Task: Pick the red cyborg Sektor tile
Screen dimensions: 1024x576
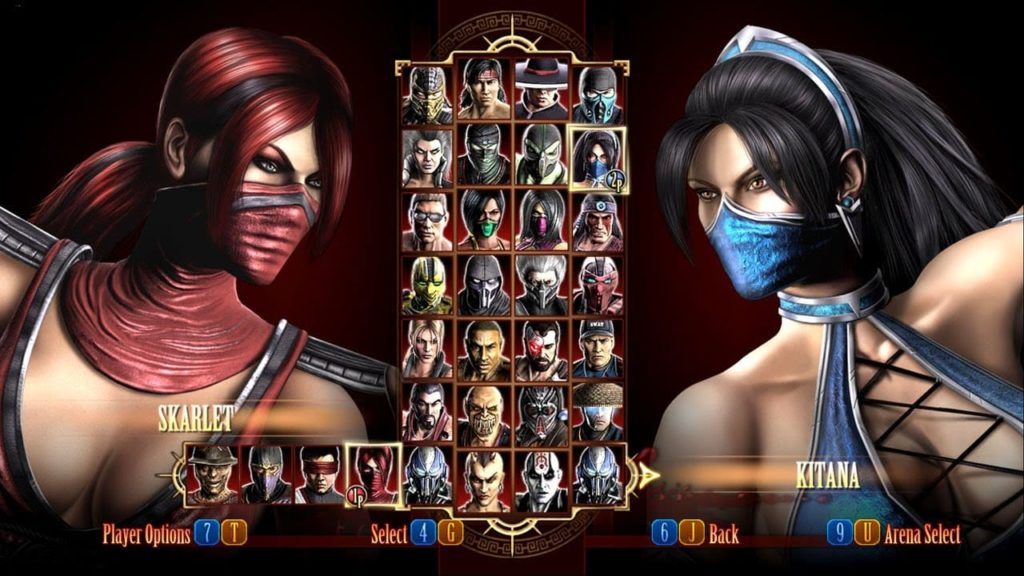Action: [x=598, y=286]
